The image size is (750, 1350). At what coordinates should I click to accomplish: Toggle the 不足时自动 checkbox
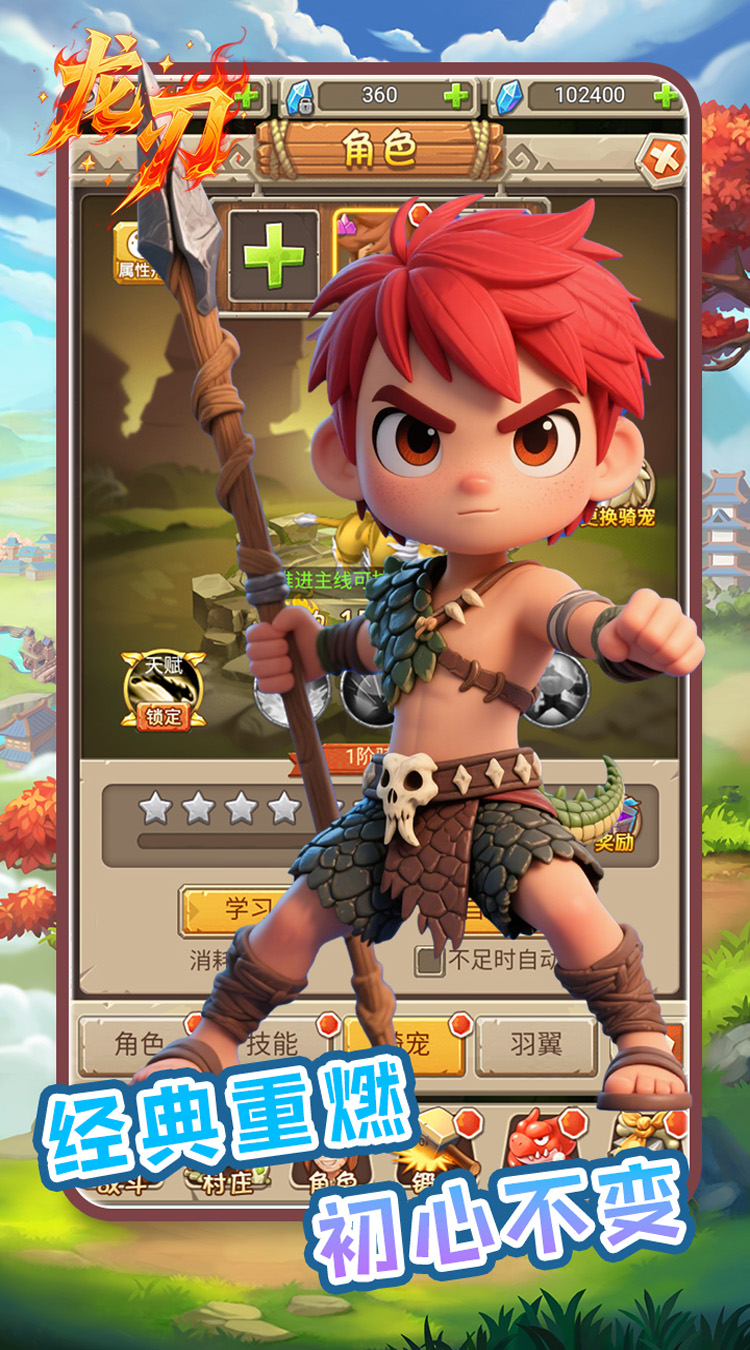click(430, 960)
